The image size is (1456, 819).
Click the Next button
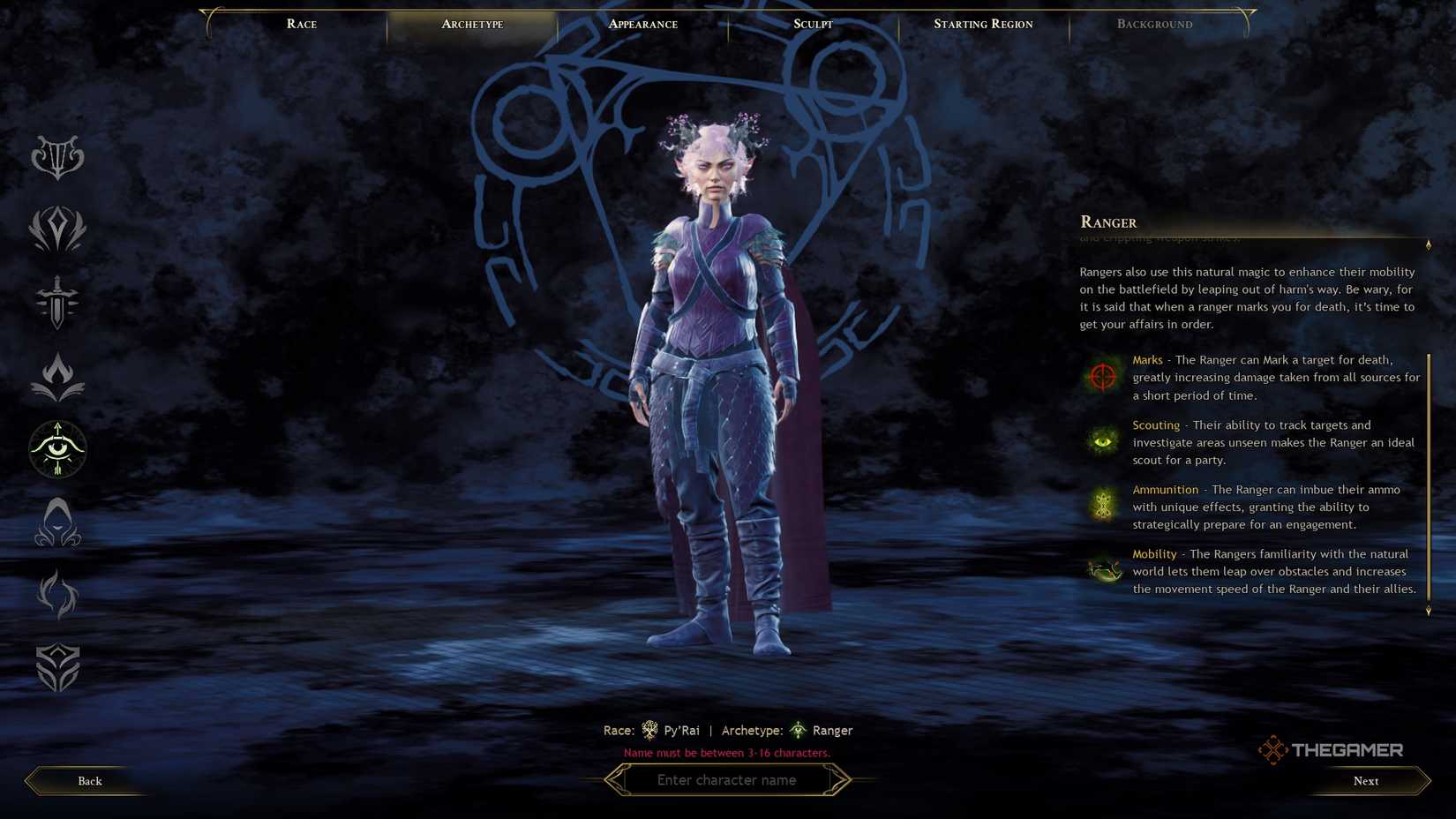click(x=1365, y=781)
